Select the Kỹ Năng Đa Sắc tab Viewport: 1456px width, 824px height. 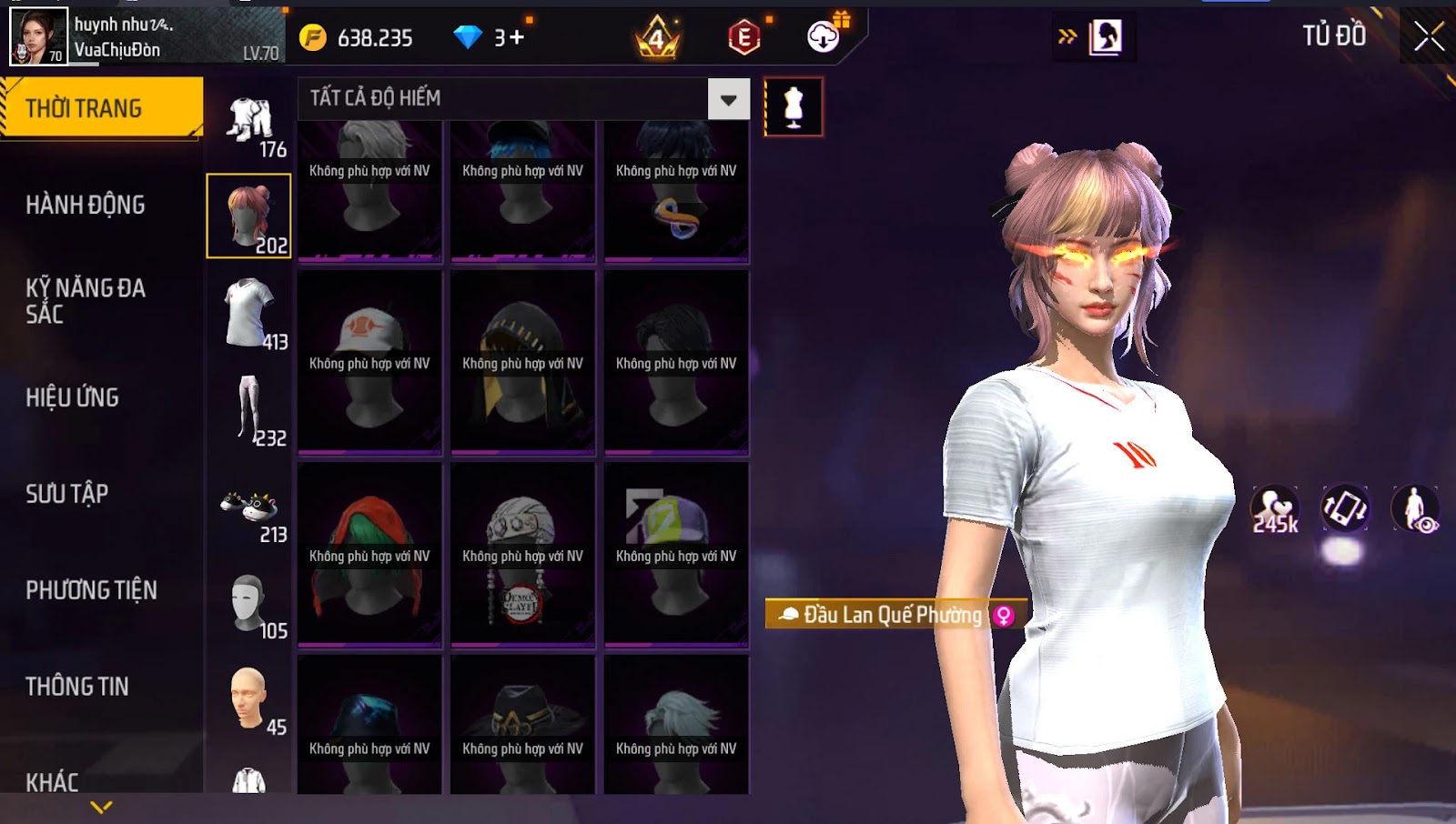(86, 301)
